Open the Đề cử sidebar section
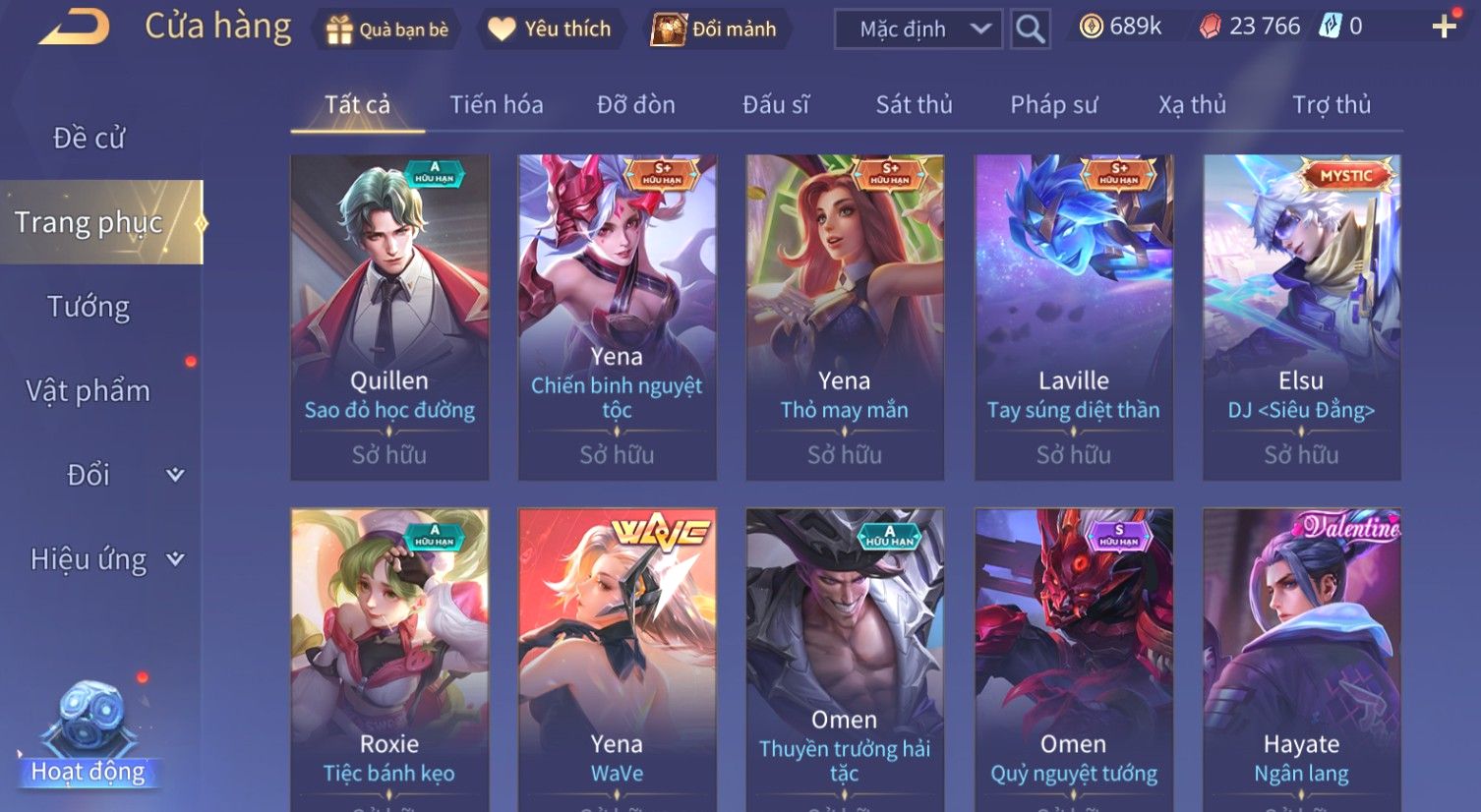This screenshot has height=812, width=1481. point(89,139)
